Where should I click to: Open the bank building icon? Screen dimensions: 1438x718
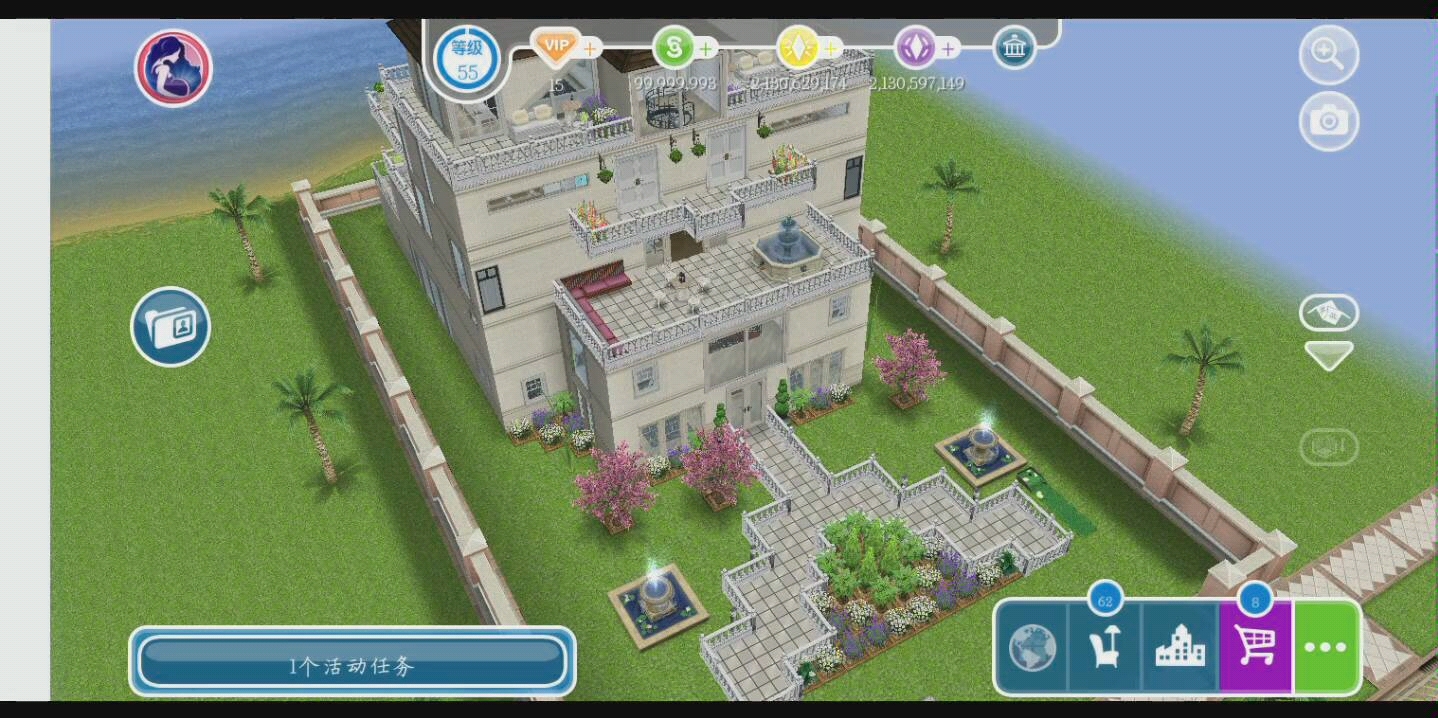(x=1014, y=48)
